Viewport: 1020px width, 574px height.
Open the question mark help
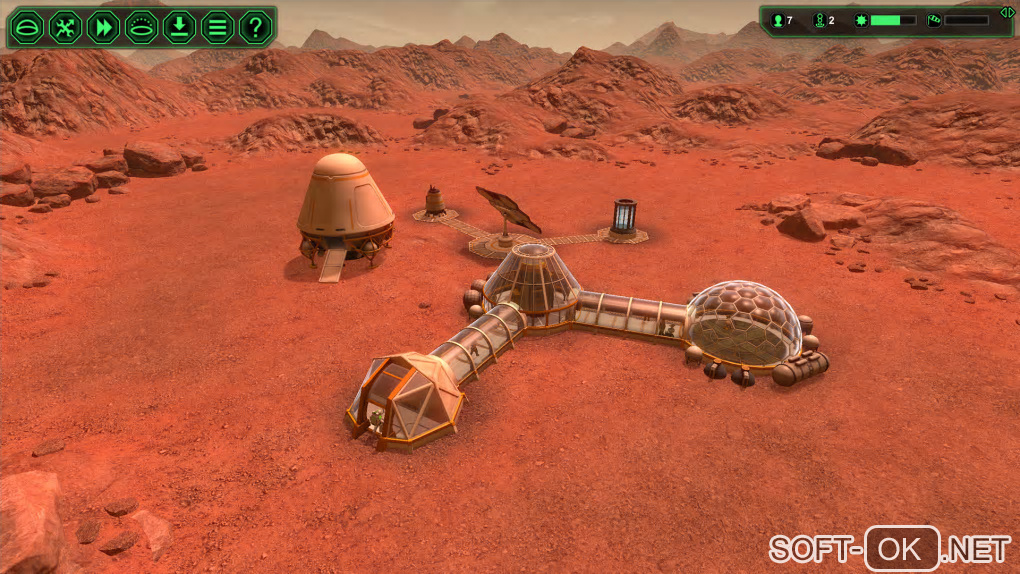click(x=256, y=27)
